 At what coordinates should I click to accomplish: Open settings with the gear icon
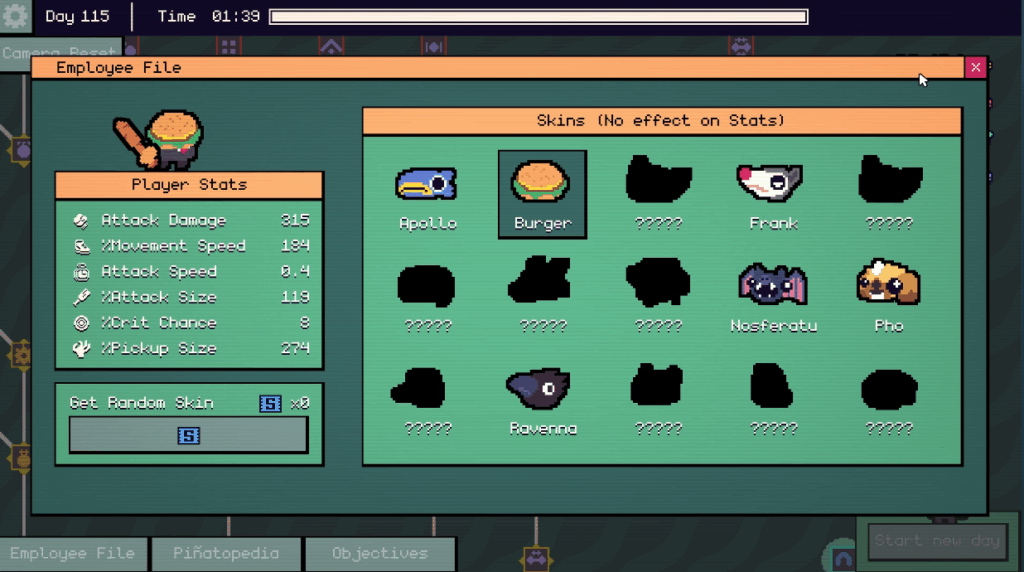pos(16,17)
